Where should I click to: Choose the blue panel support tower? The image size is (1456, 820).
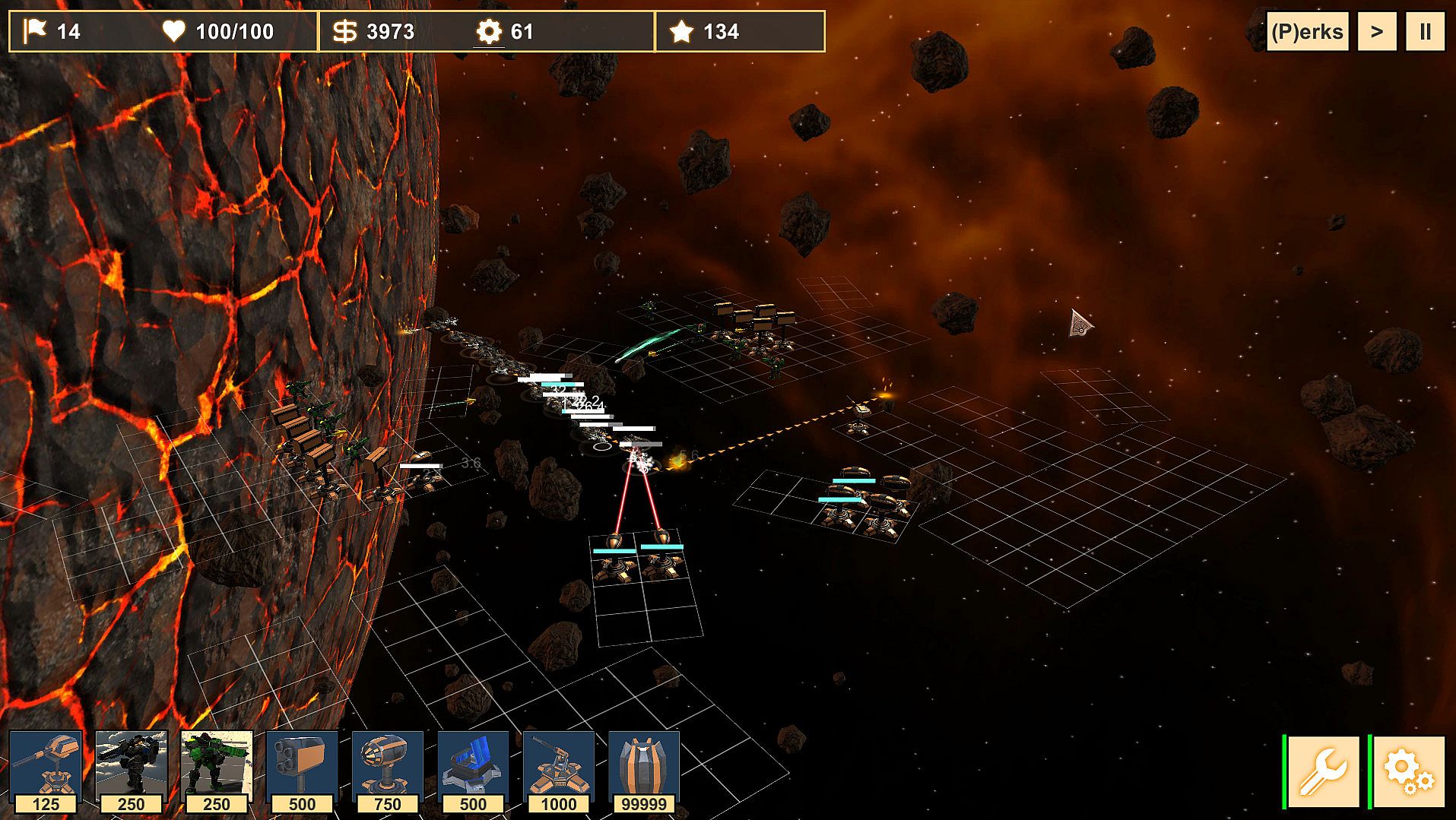473,771
